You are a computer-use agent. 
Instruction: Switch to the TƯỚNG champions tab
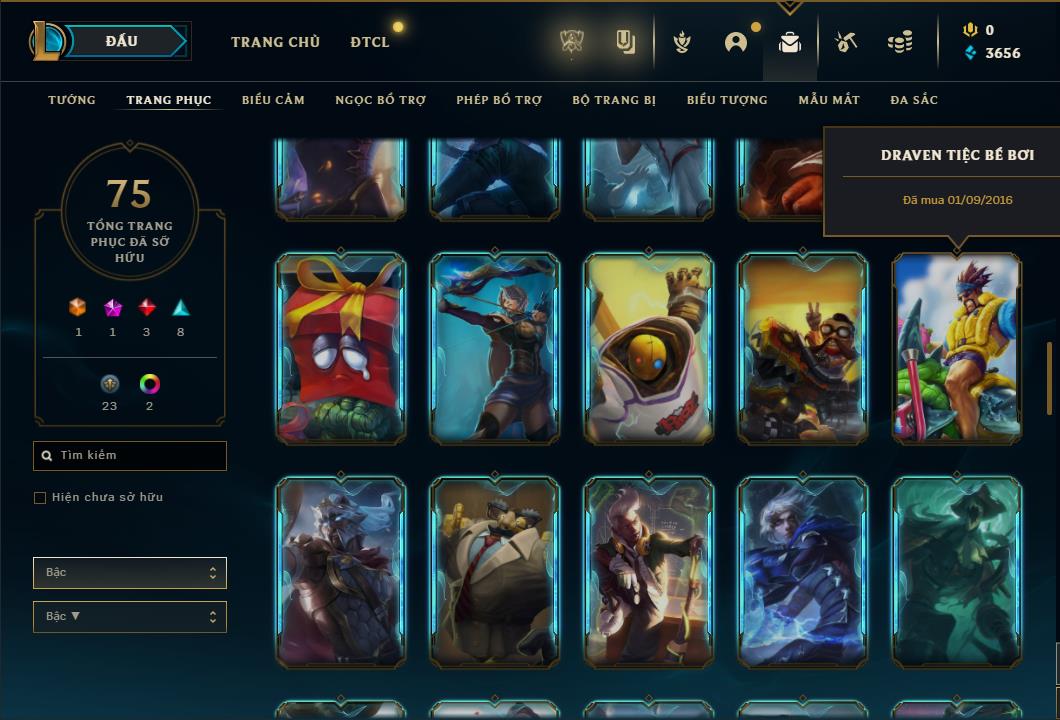point(72,100)
